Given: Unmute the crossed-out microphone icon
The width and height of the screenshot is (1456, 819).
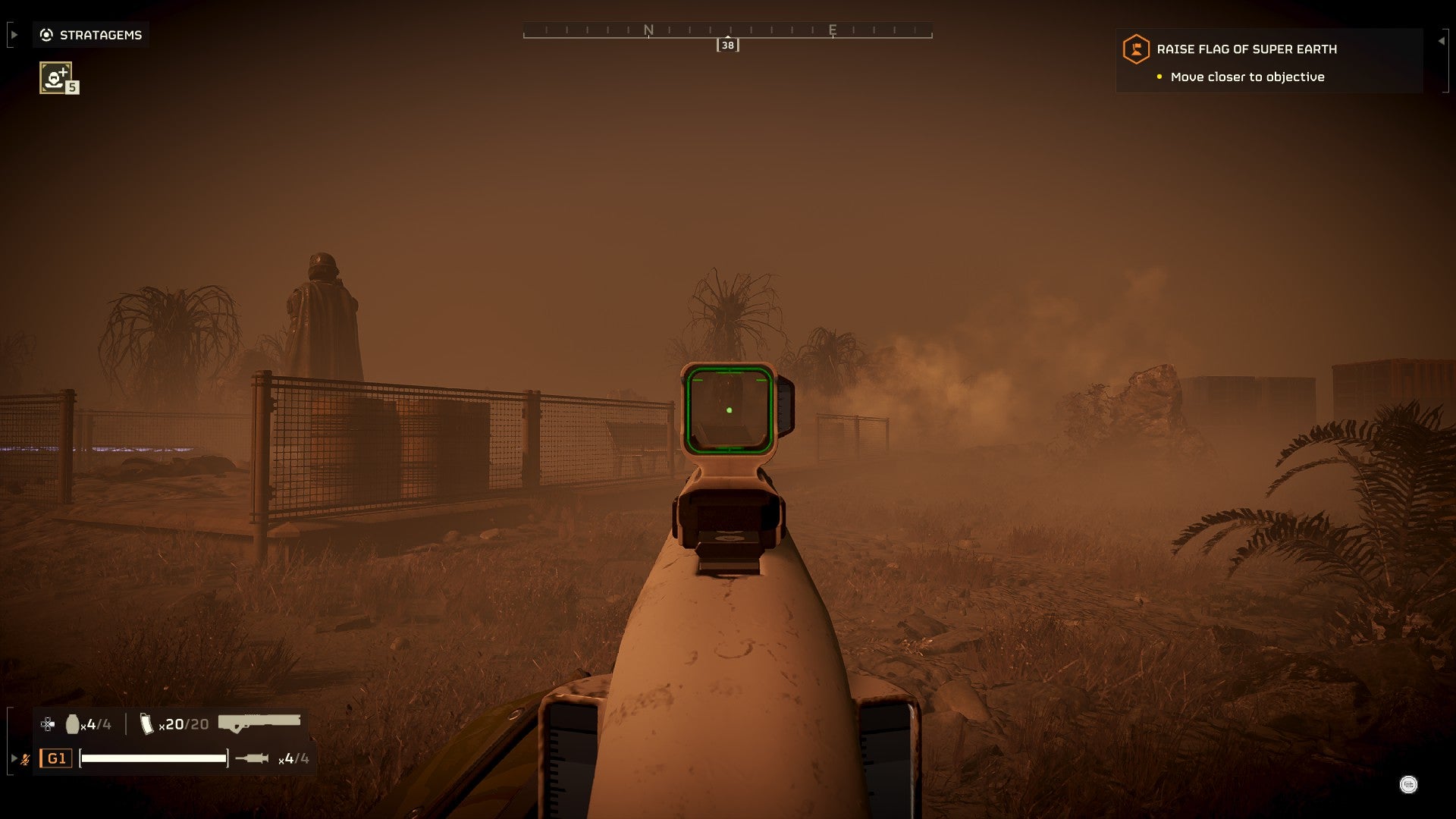Looking at the screenshot, I should [x=27, y=759].
